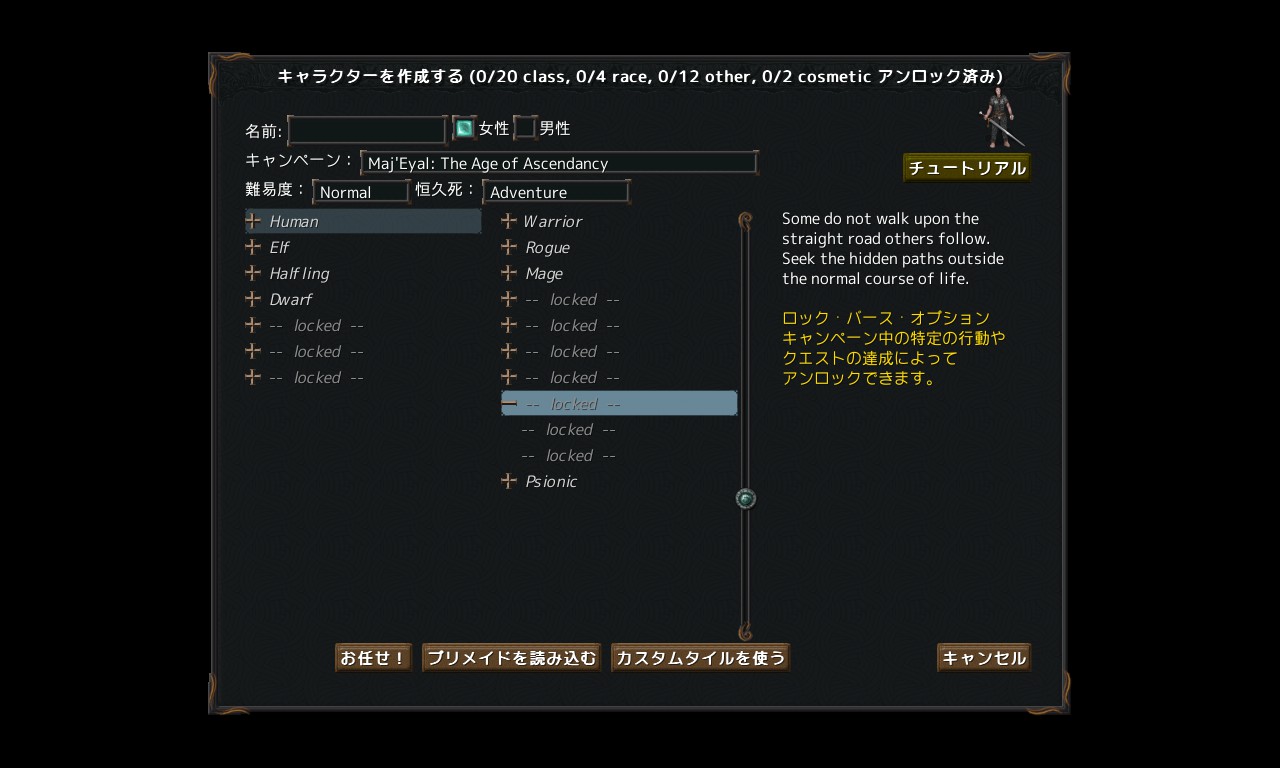Viewport: 1280px width, 768px height.
Task: Click the scrollbar knob on the class list
Action: point(745,497)
